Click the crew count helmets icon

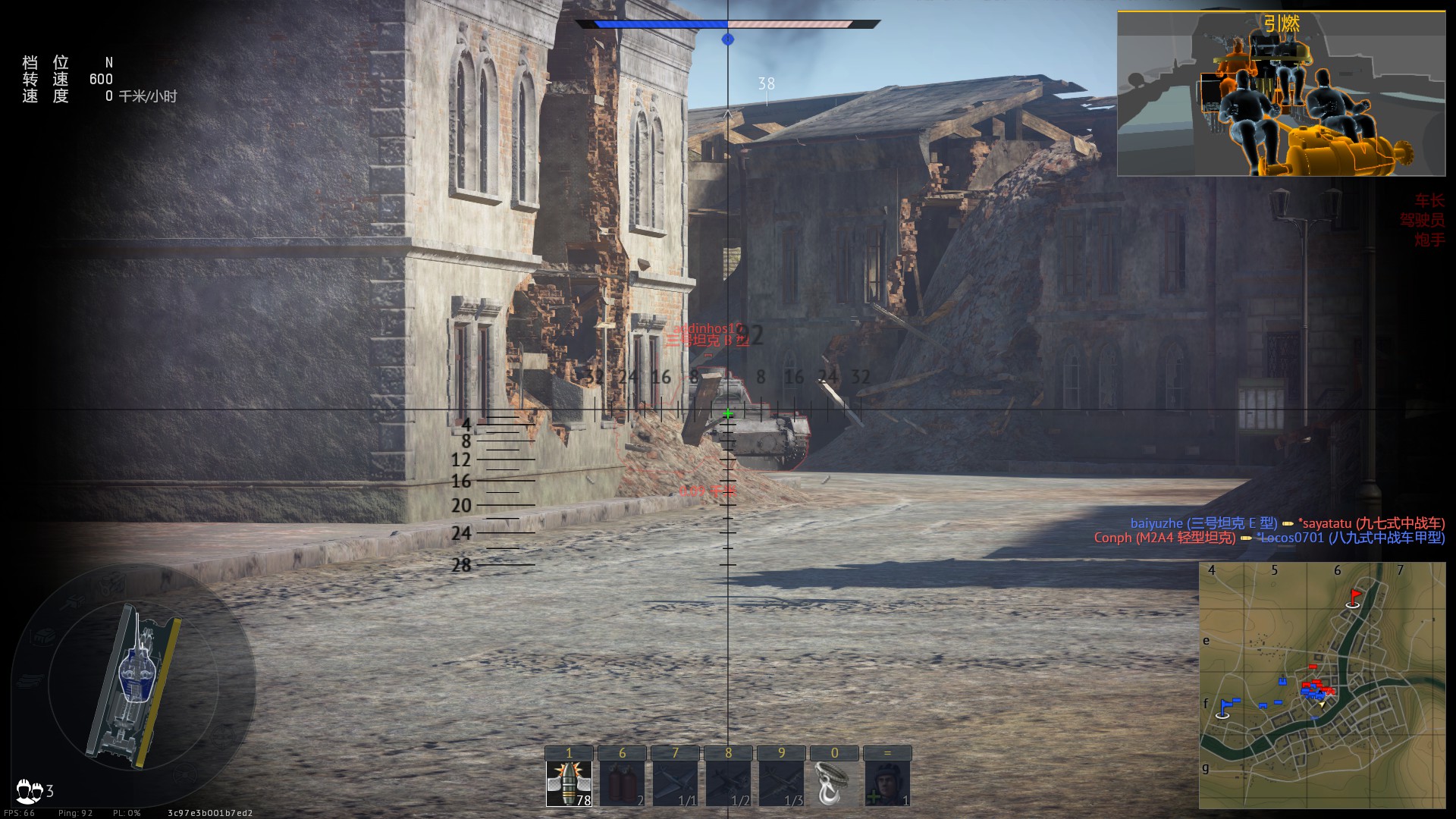(30, 791)
